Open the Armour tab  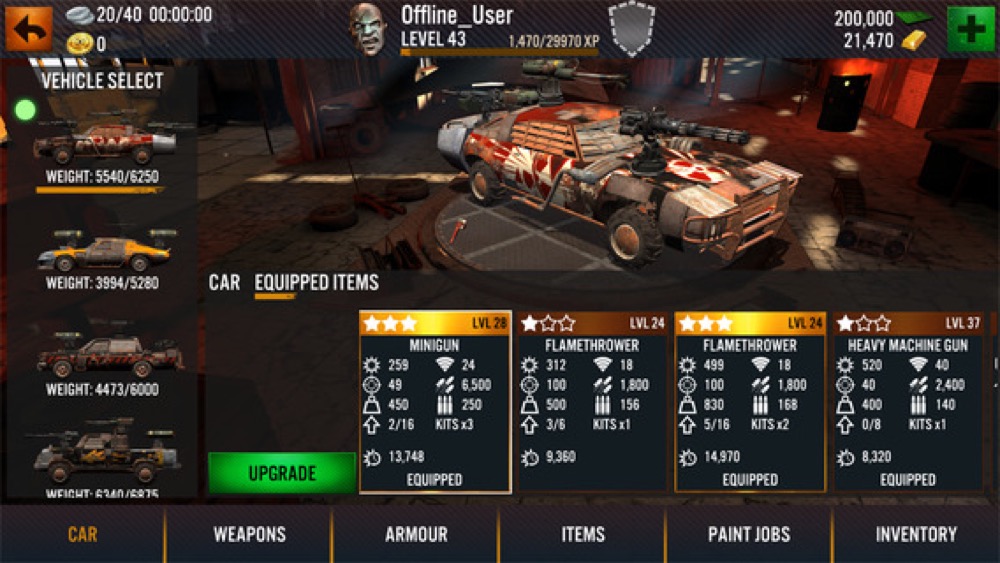pos(416,534)
